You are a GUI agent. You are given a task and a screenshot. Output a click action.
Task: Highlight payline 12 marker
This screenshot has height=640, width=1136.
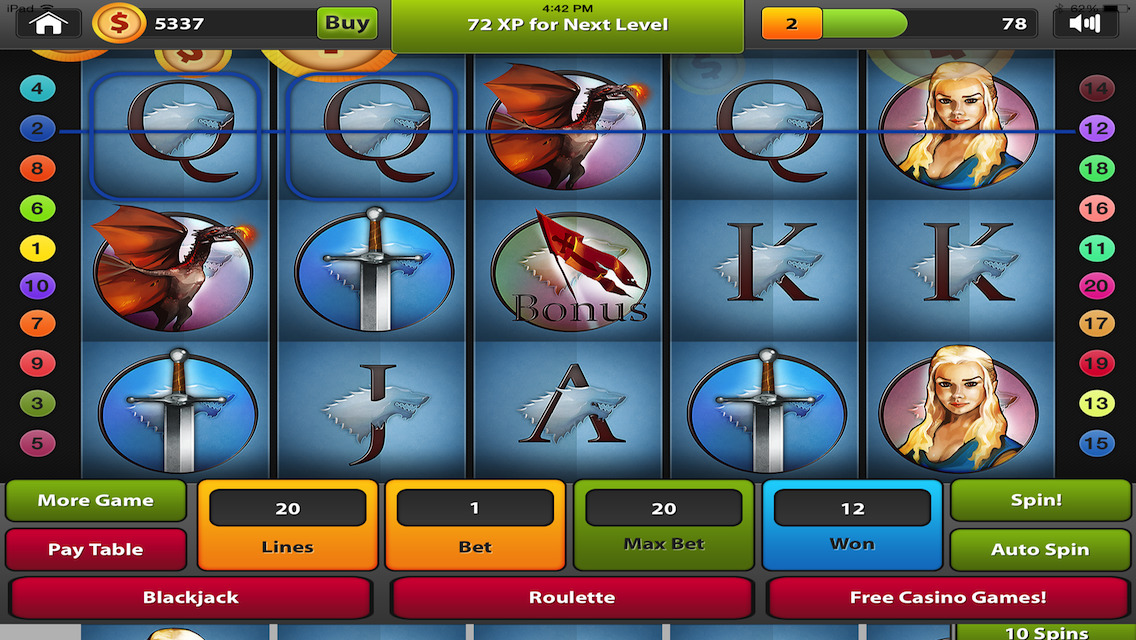coord(1096,128)
